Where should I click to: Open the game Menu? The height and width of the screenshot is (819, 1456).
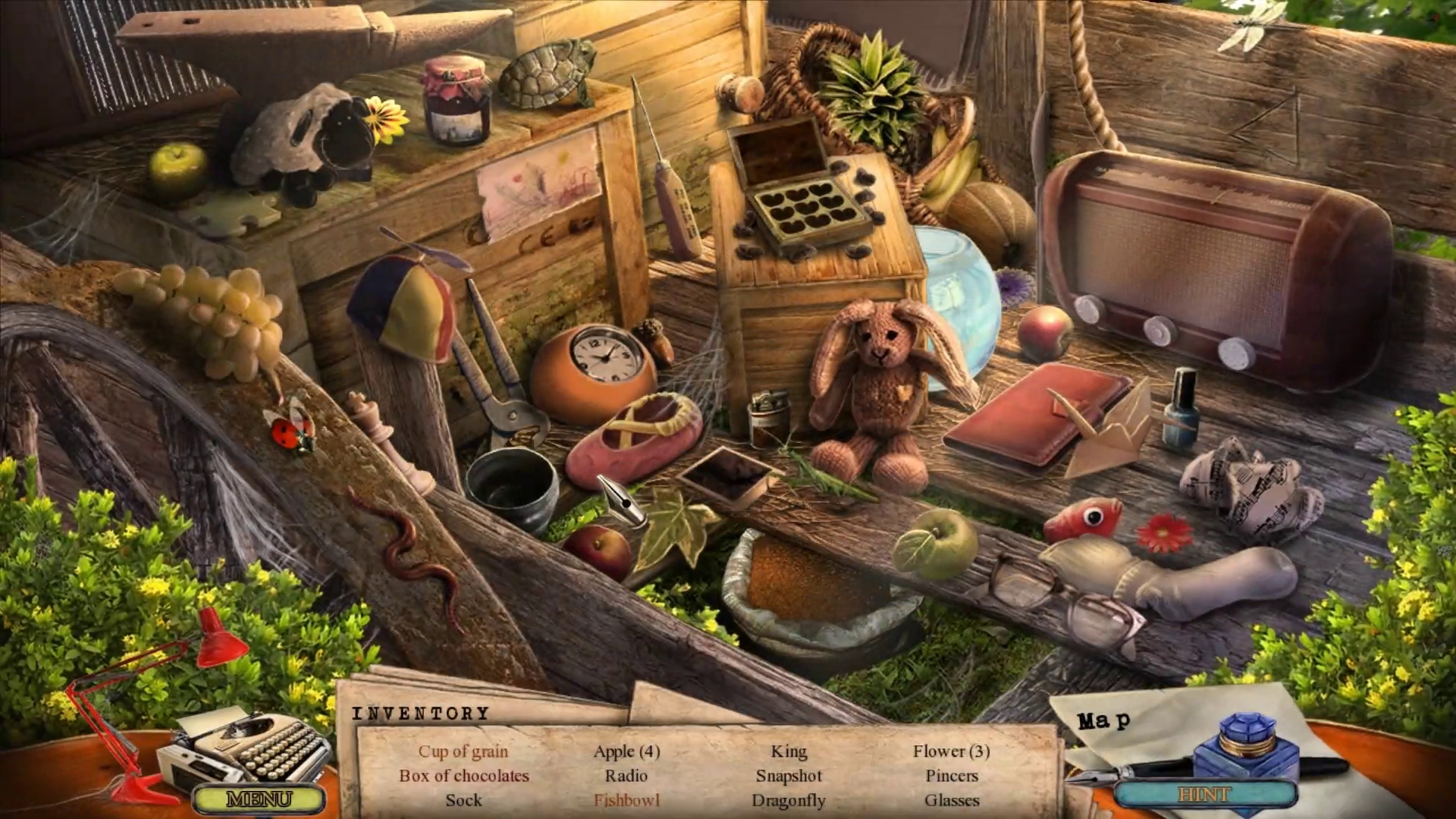[259, 799]
